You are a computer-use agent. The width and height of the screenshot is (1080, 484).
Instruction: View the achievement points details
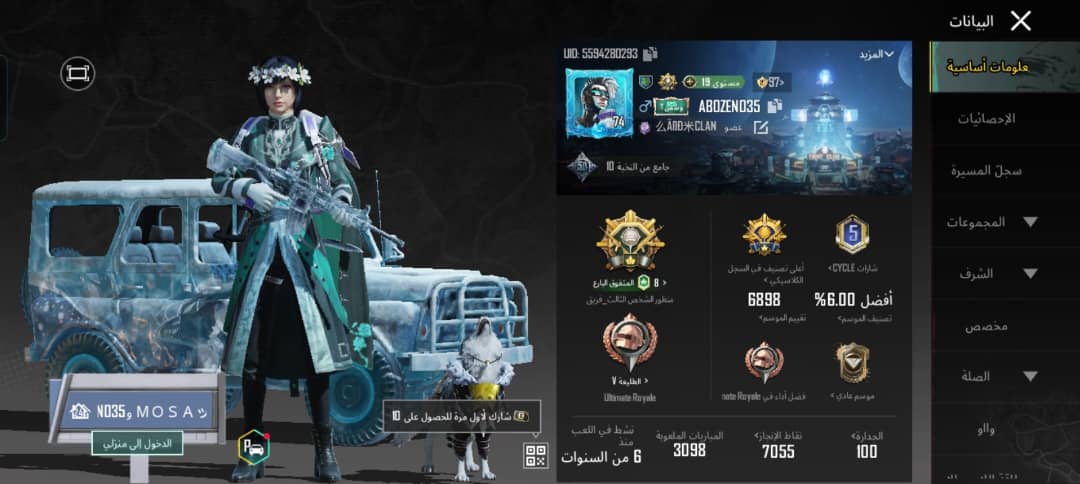point(779,444)
